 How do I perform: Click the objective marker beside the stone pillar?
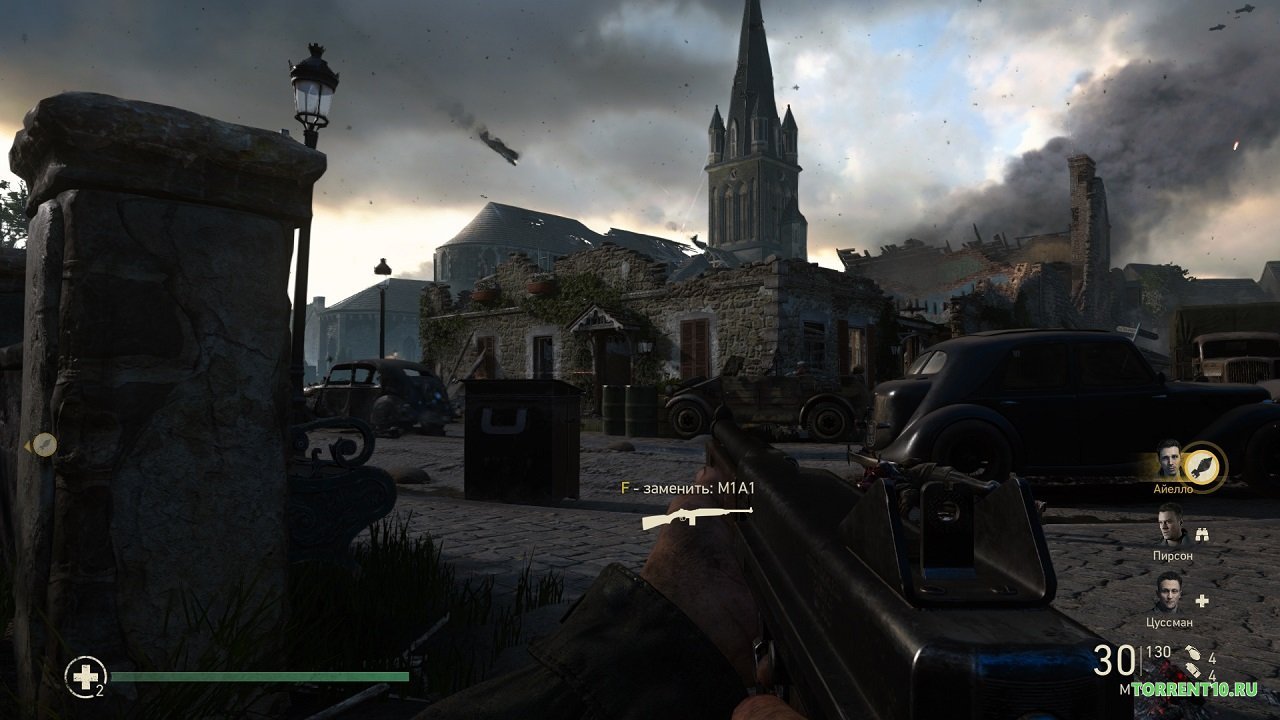click(44, 445)
